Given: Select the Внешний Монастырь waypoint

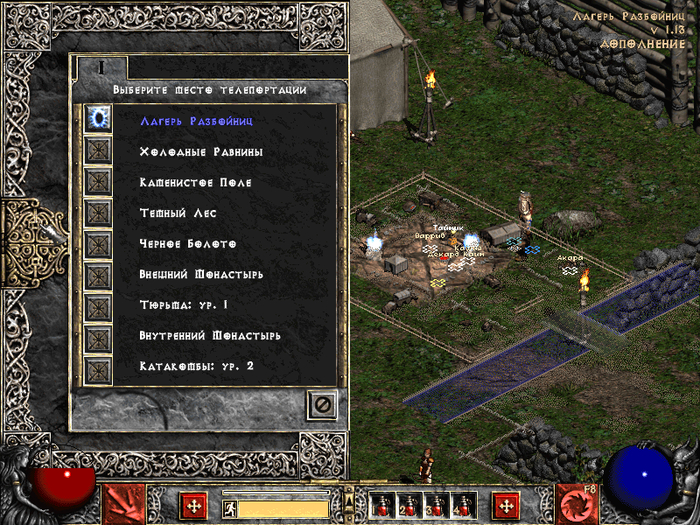Looking at the screenshot, I should pyautogui.click(x=201, y=274).
